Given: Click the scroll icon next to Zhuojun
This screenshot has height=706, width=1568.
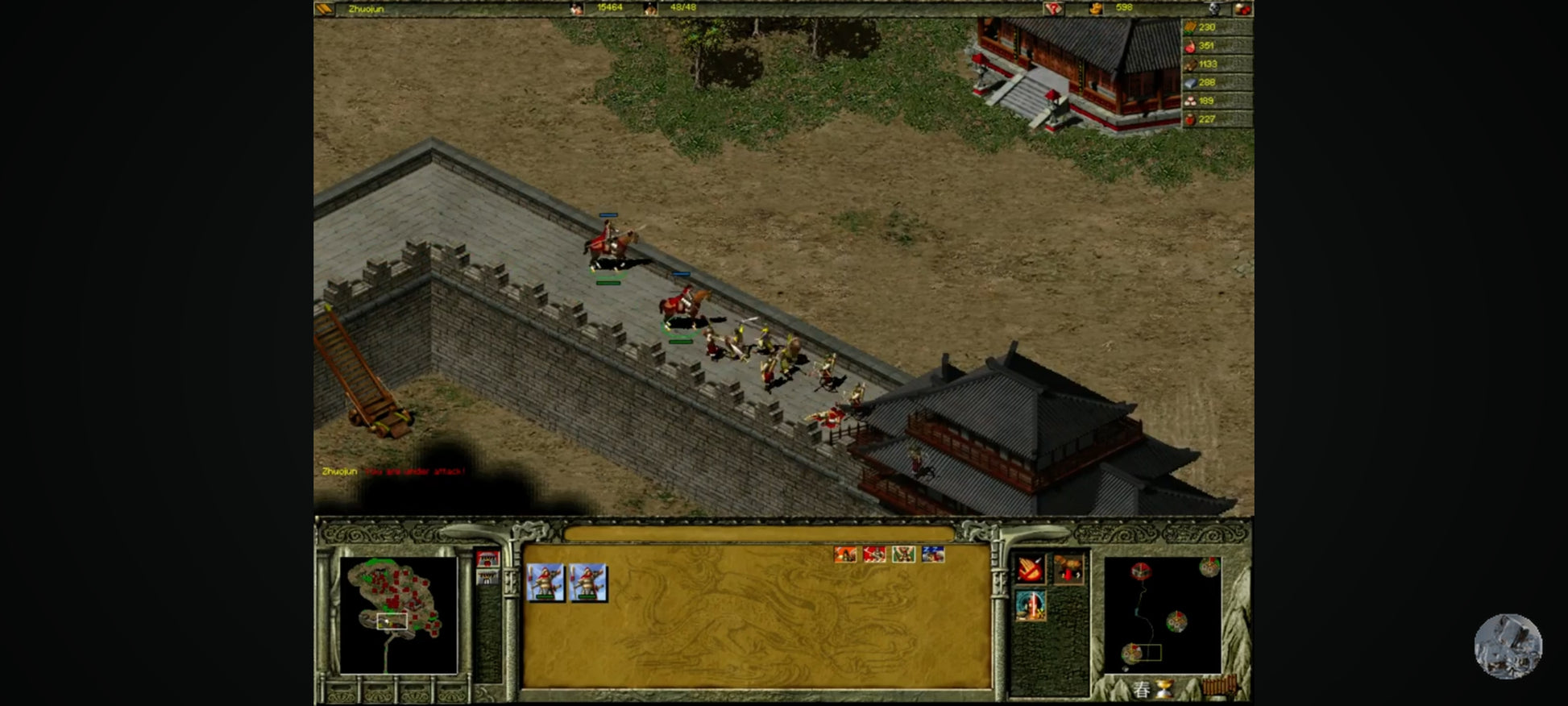Looking at the screenshot, I should (324, 9).
